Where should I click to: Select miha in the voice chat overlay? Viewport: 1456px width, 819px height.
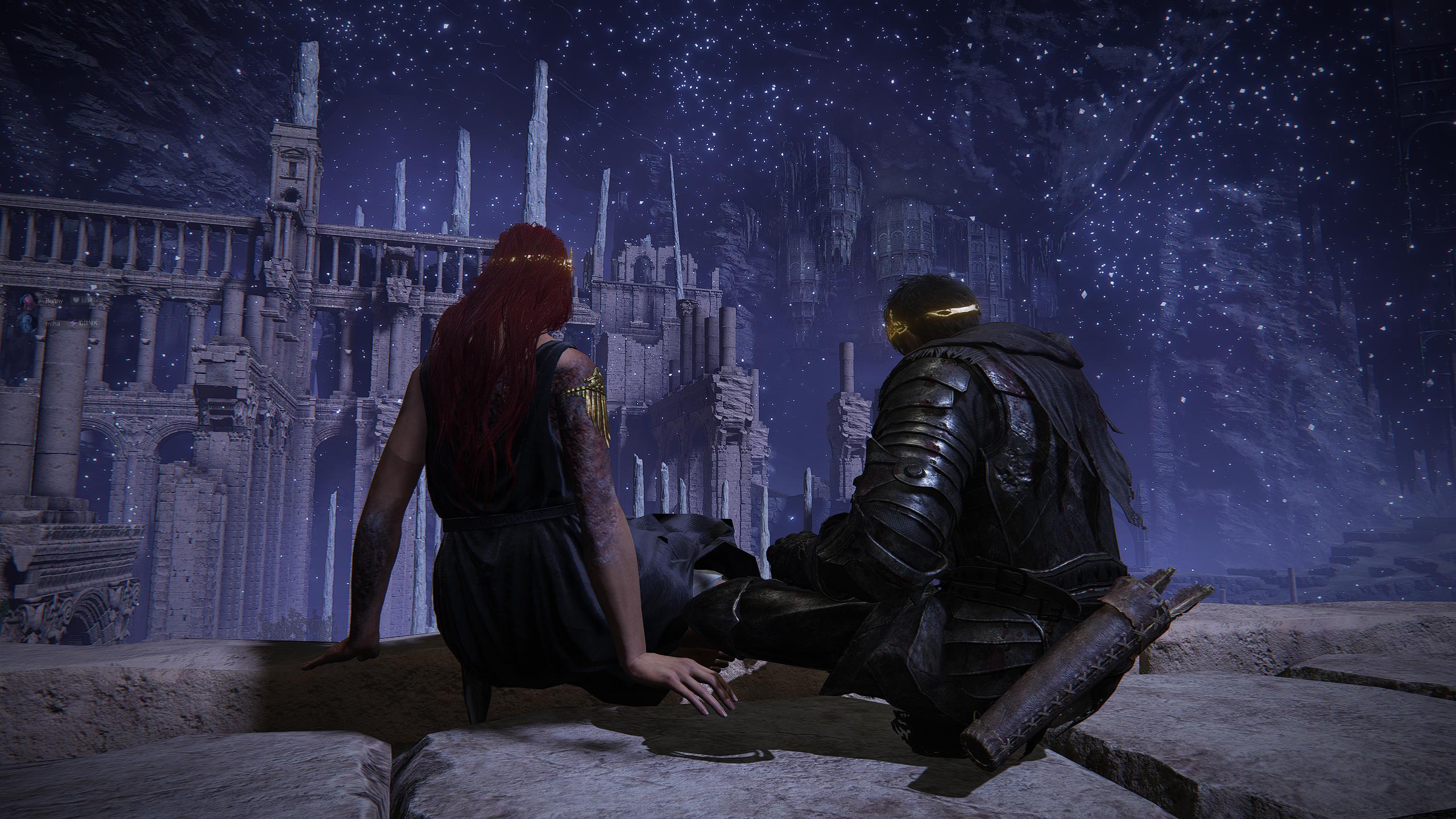(x=52, y=323)
